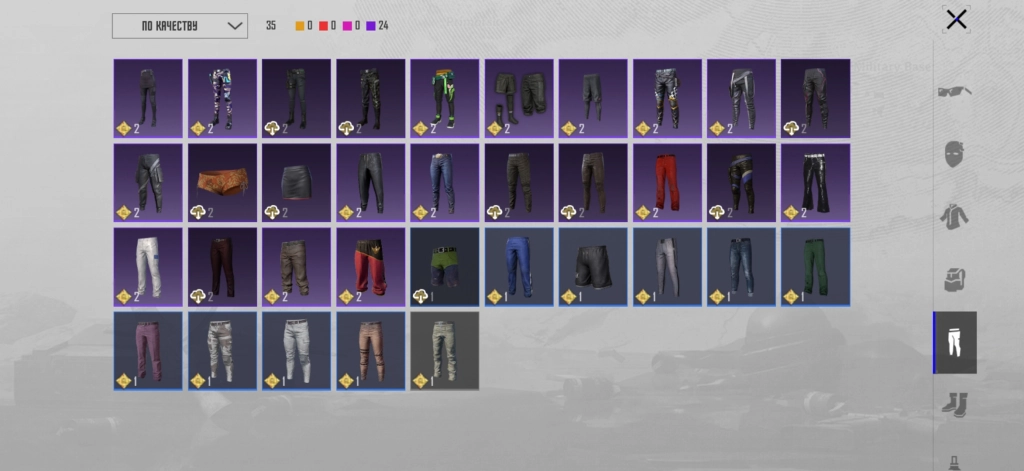Image resolution: width=1024 pixels, height=471 pixels.
Task: Open the "По качеству" sort dropdown
Action: (179, 26)
